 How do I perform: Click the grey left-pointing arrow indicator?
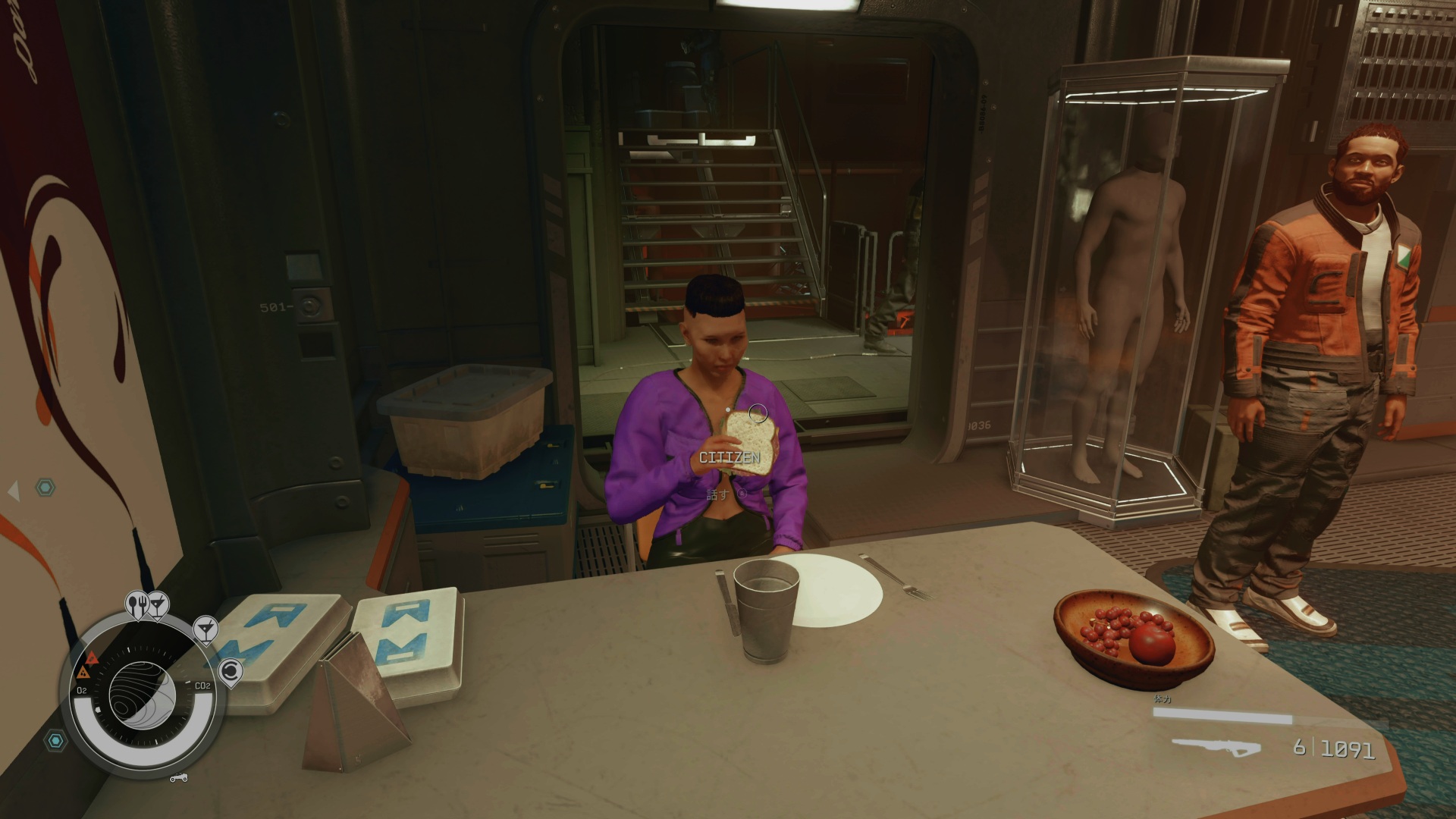coord(14,491)
